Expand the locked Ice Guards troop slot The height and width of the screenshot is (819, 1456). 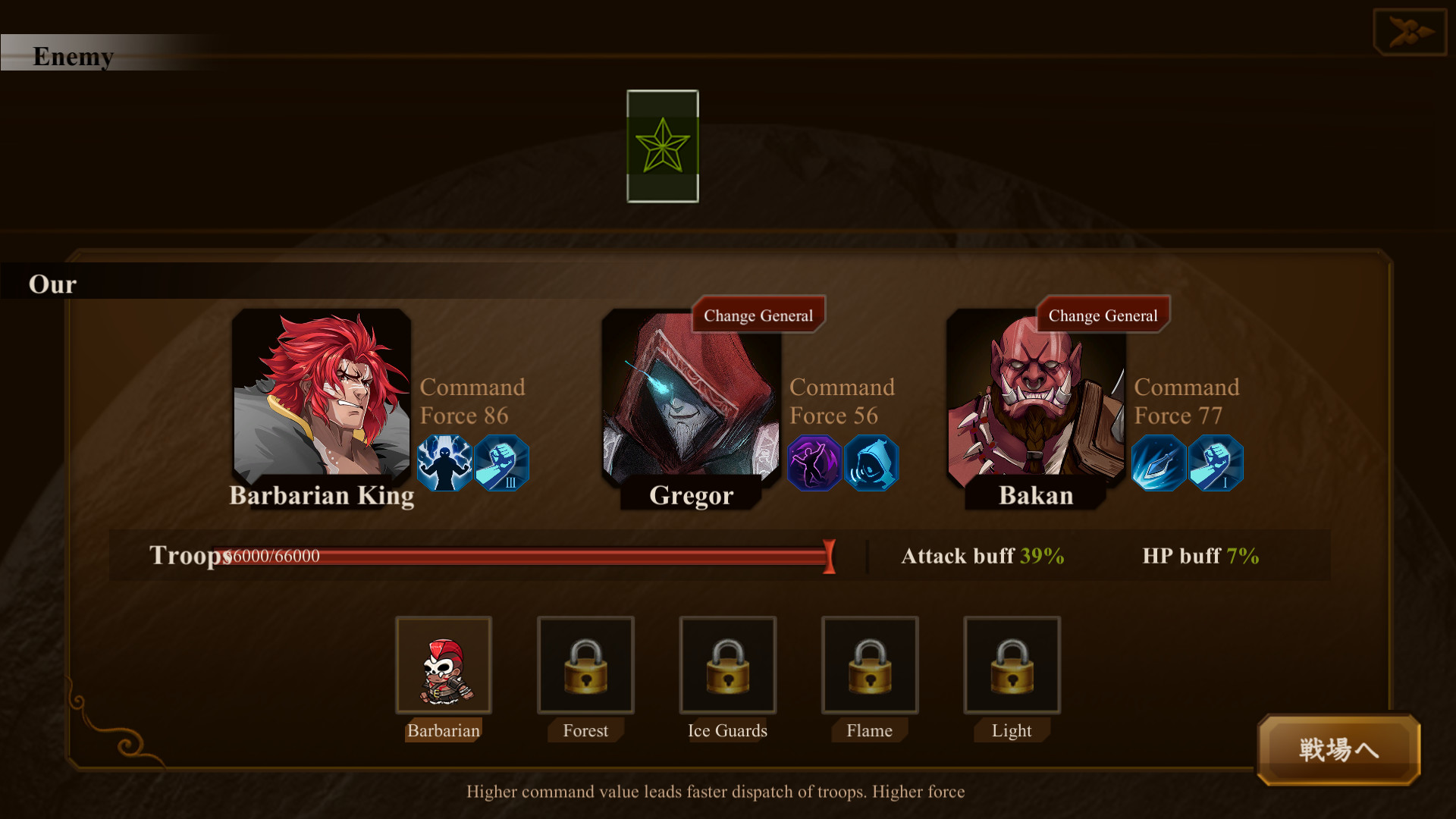pos(727,665)
